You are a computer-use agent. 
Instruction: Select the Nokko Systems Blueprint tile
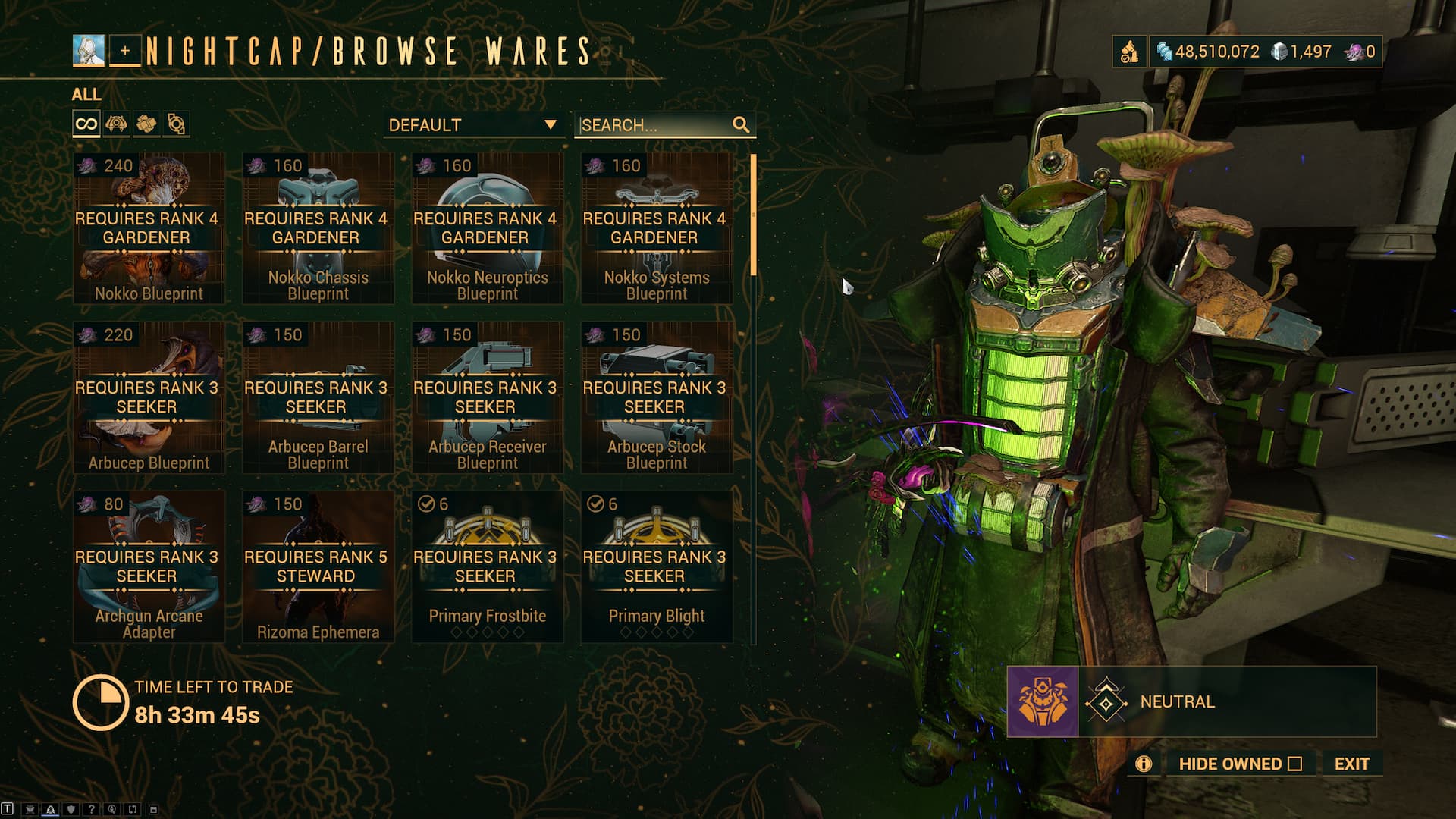(656, 227)
